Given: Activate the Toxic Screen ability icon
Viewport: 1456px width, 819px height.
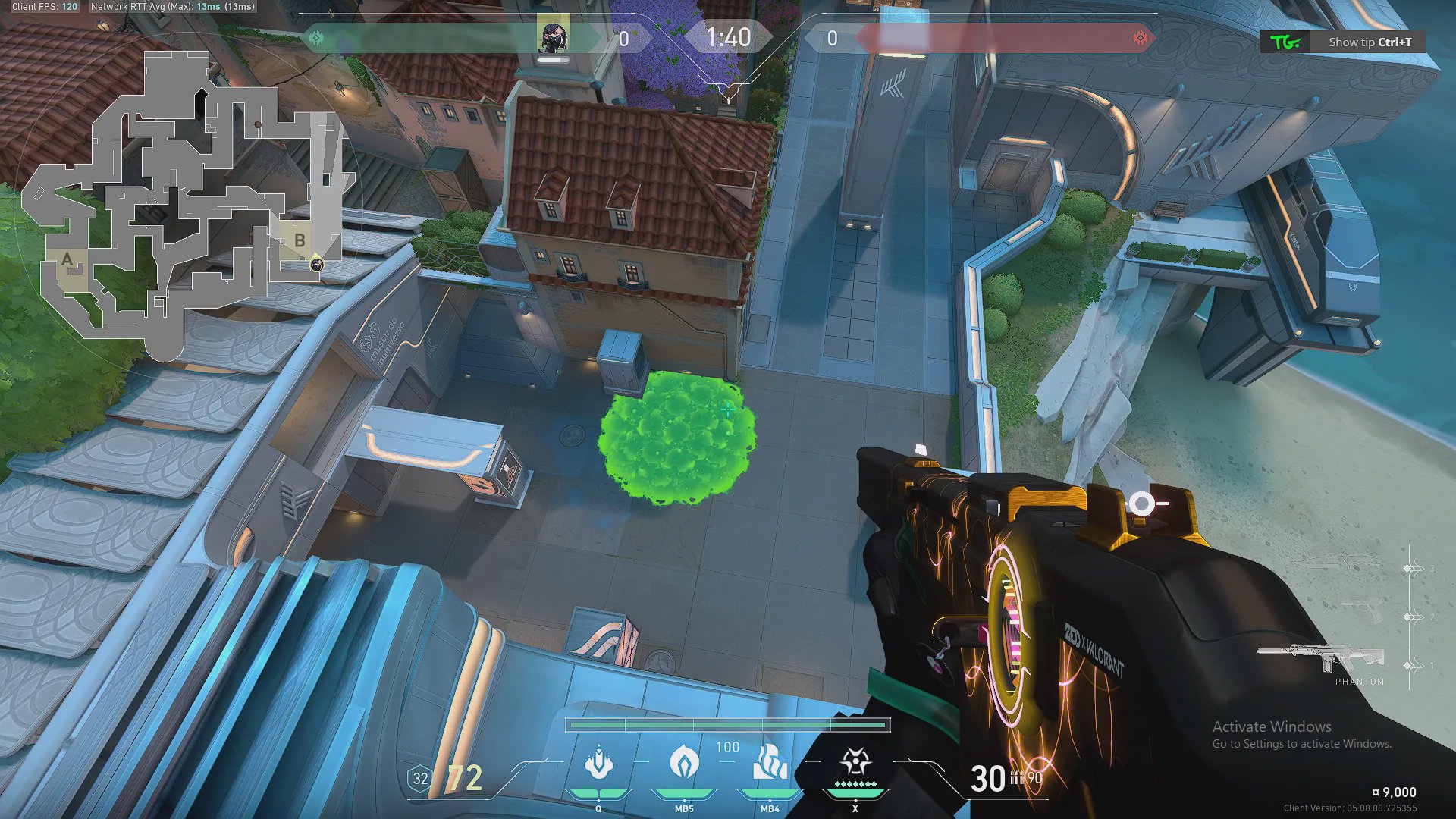Looking at the screenshot, I should click(770, 761).
